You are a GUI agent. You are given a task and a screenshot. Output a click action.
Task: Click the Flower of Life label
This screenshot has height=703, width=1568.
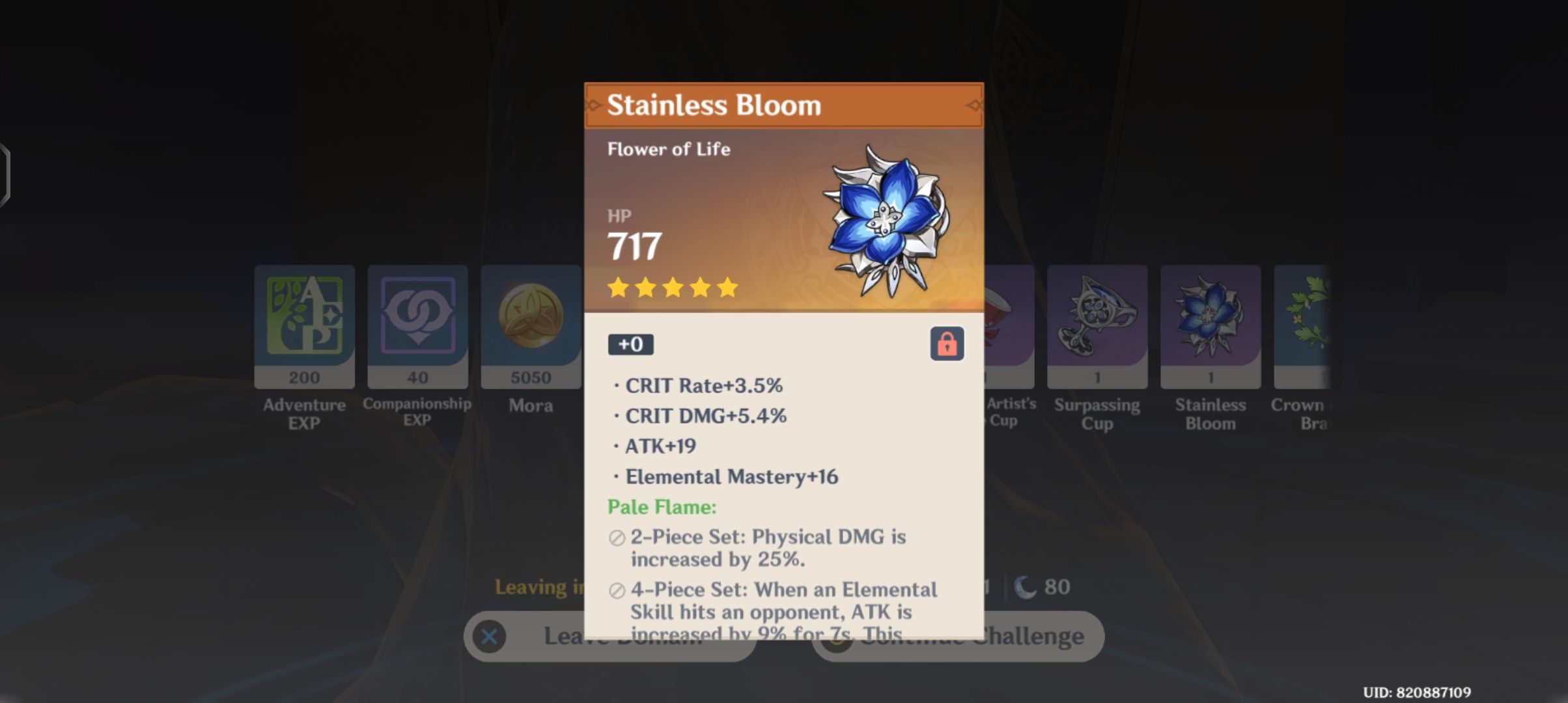pos(670,148)
